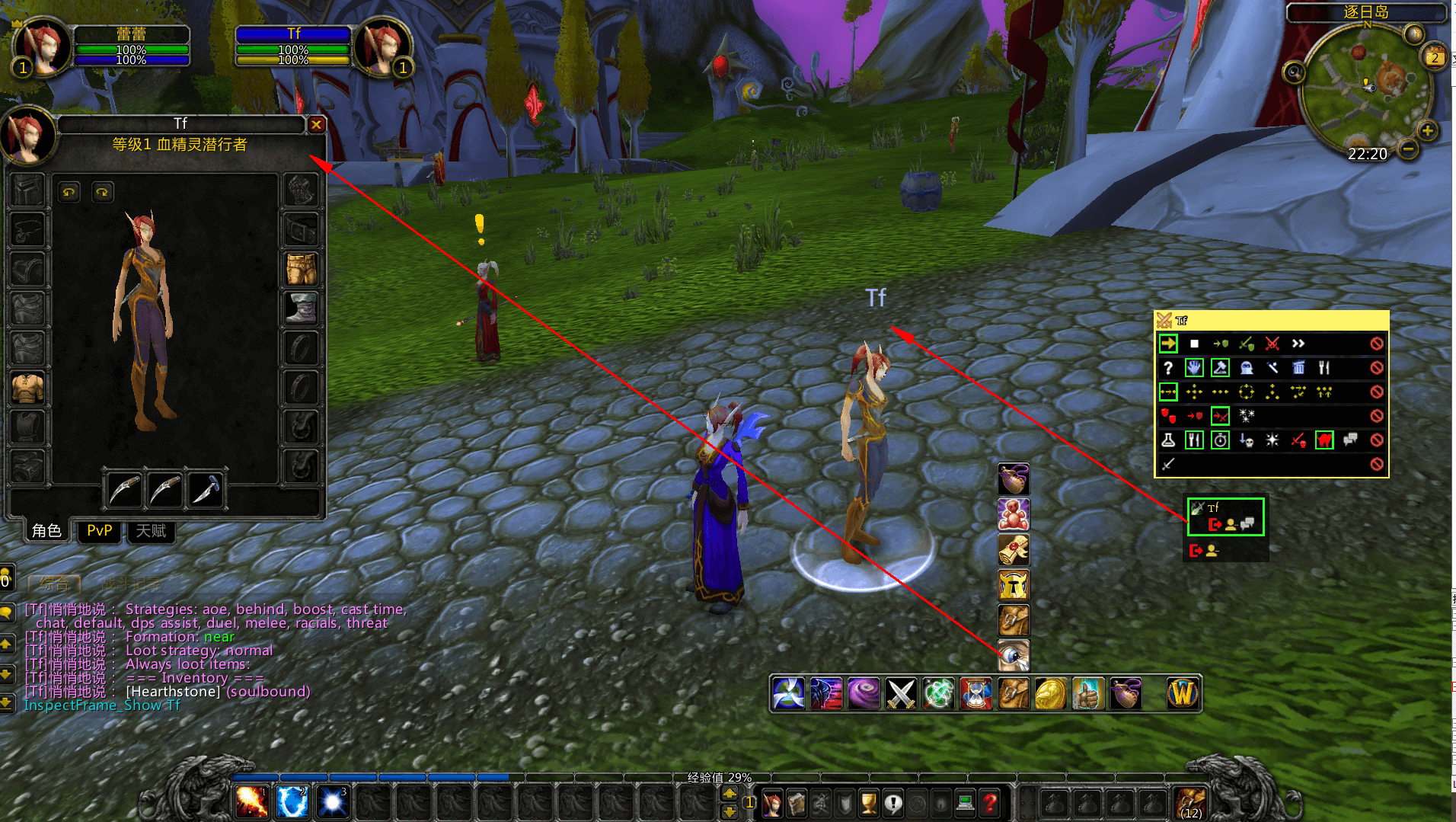Activate the crossed swords icon on the bar
The width and height of the screenshot is (1456, 822).
(x=901, y=694)
